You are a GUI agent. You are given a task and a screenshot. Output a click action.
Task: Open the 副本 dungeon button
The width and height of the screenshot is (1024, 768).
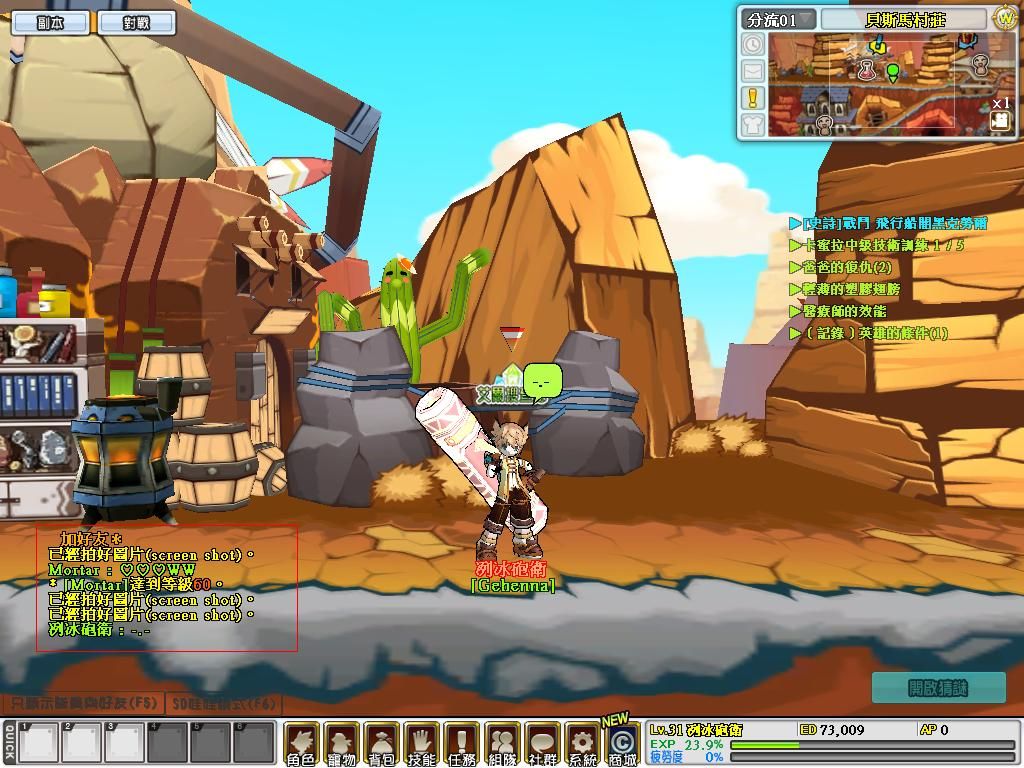click(50, 23)
